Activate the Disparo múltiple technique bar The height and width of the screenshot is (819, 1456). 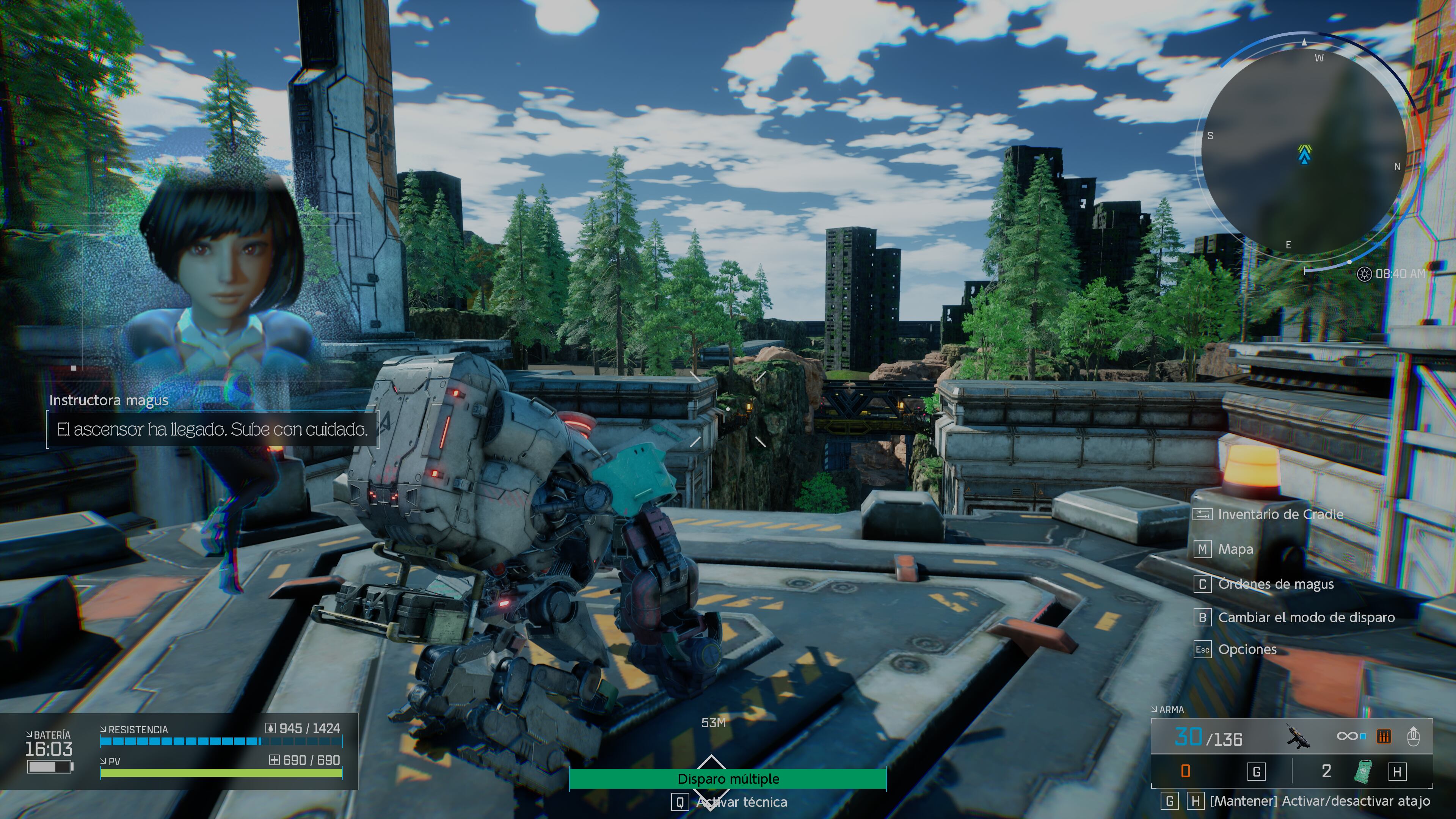pos(728,779)
